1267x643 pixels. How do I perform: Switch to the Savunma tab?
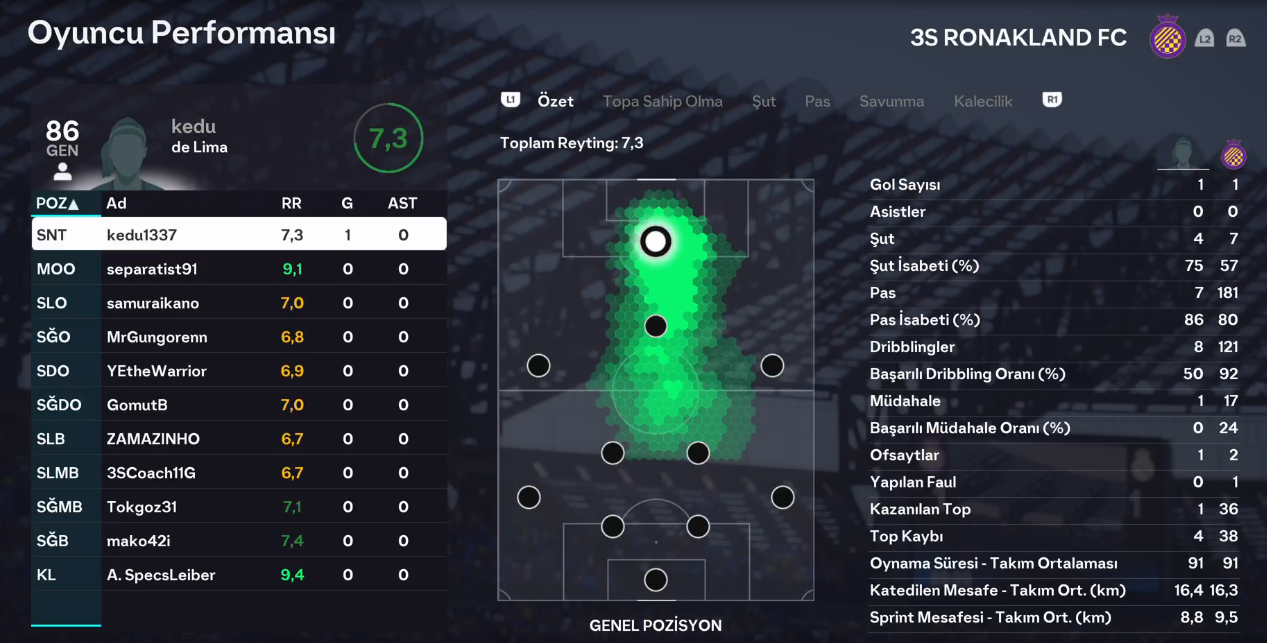(891, 101)
